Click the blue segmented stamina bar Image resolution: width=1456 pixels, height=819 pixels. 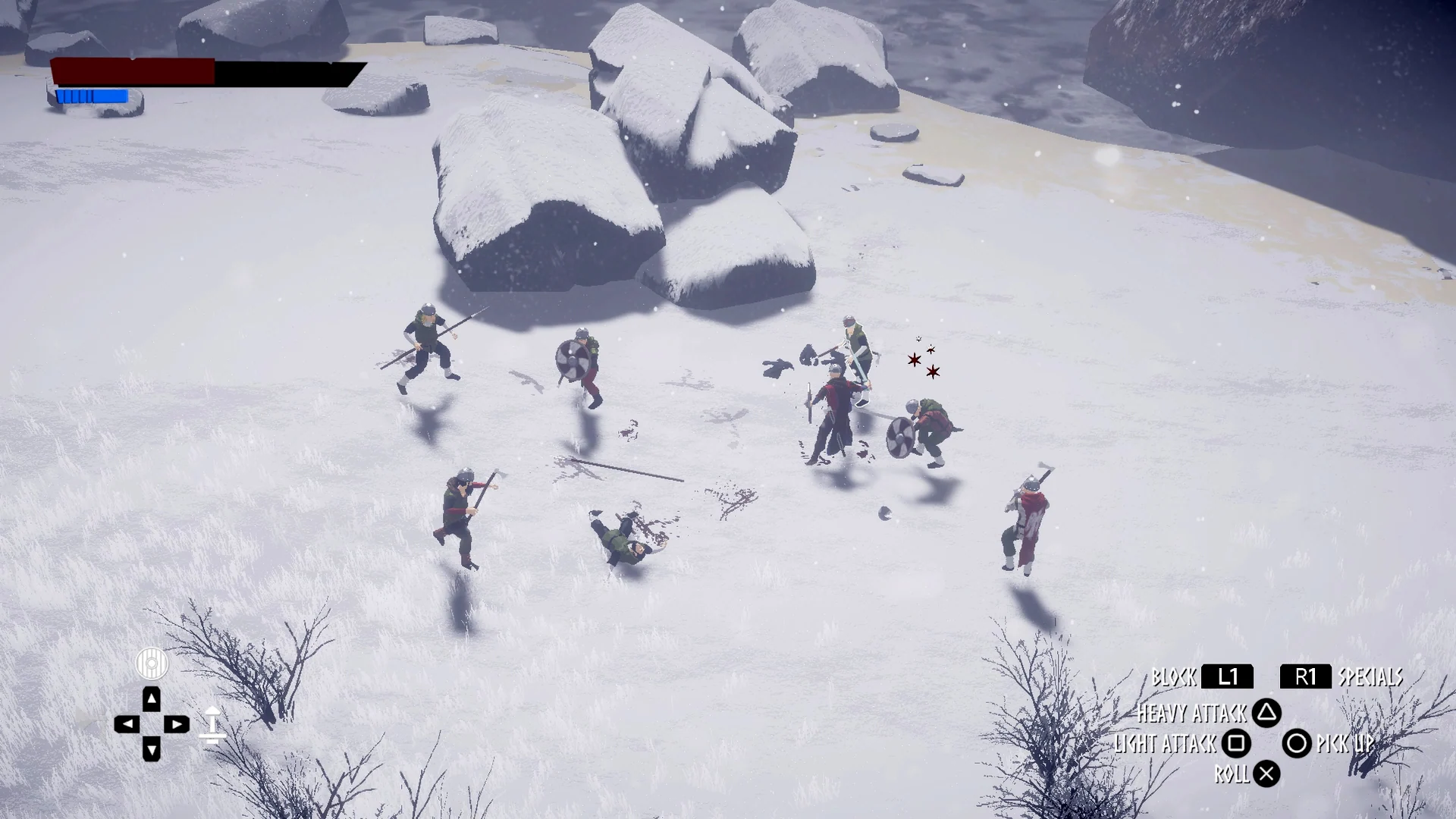(x=91, y=96)
